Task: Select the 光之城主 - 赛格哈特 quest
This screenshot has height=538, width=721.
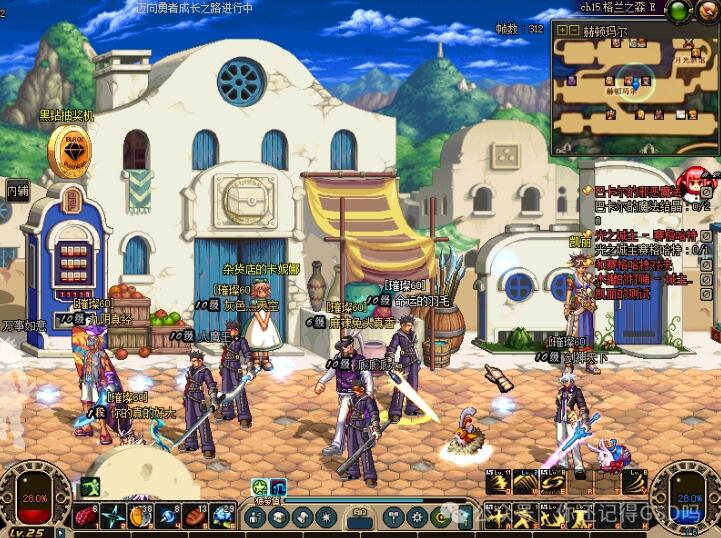Action: tap(644, 234)
